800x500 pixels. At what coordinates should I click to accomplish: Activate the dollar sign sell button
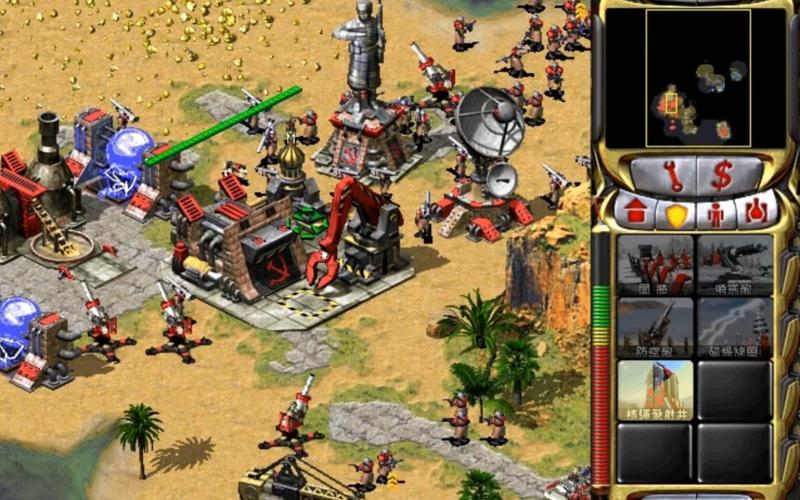pos(722,176)
